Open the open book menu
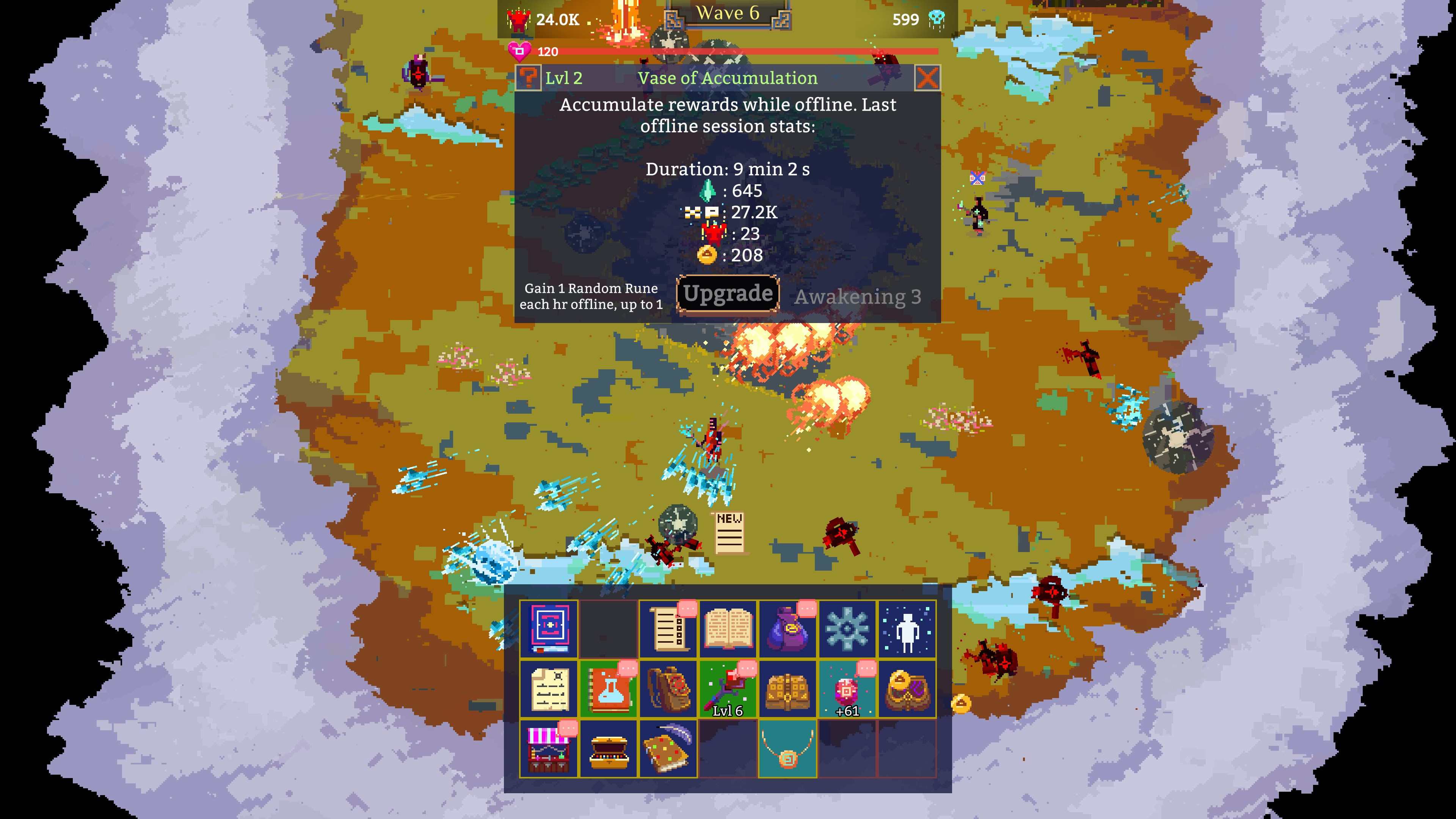The image size is (1456, 819). (728, 629)
